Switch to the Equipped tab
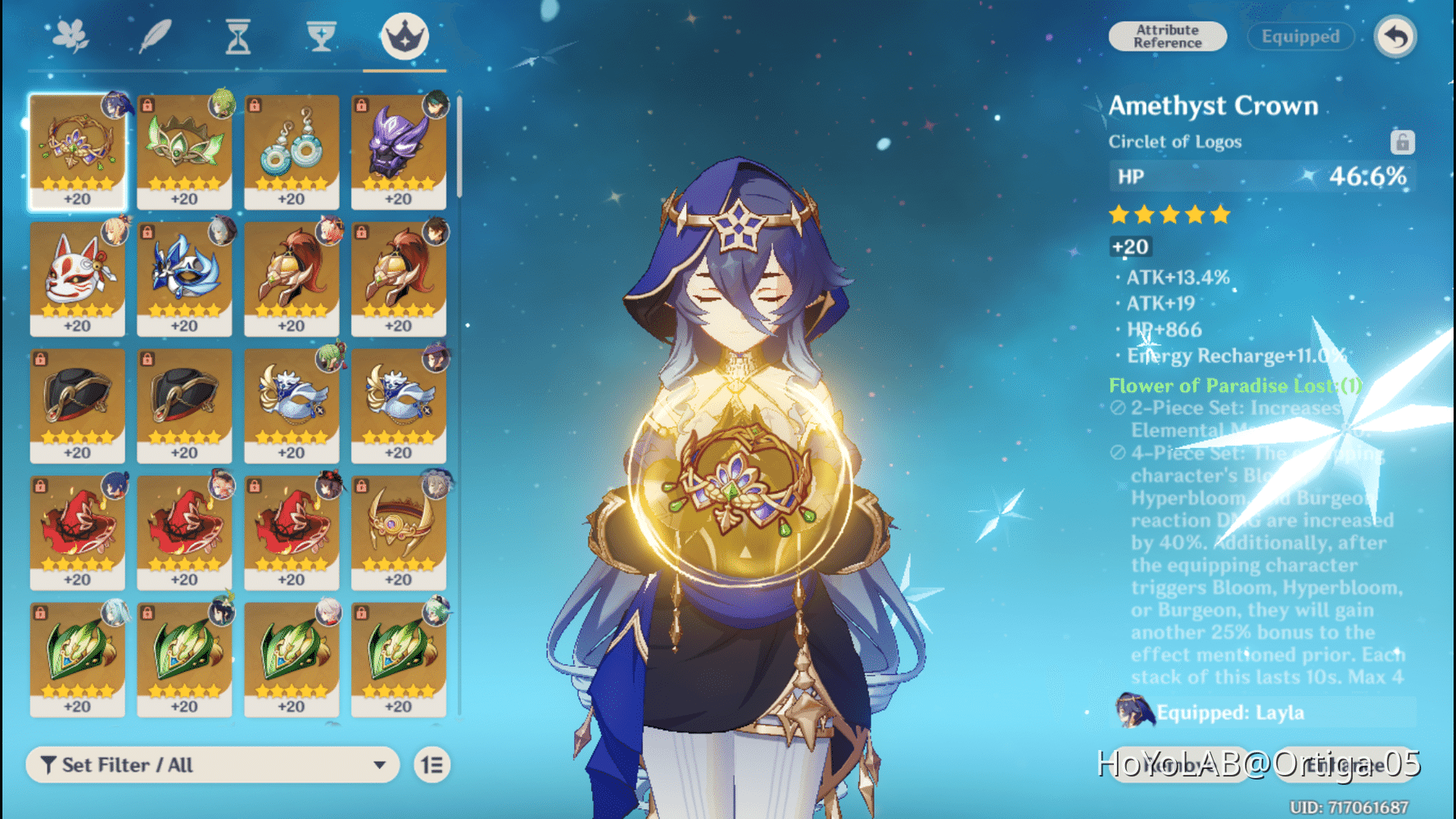The image size is (1456, 819). (1300, 37)
